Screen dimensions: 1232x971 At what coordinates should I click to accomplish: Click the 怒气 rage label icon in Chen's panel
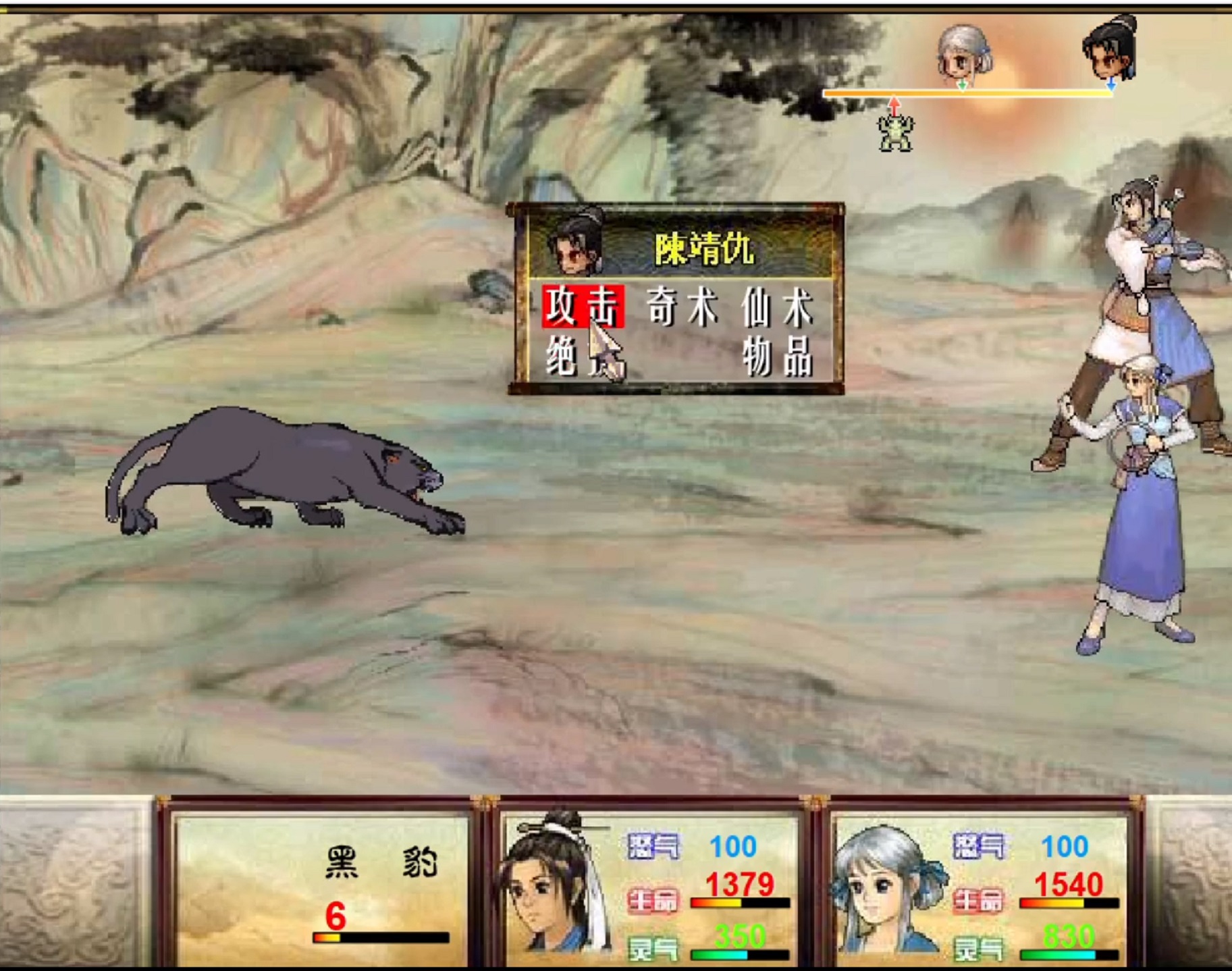tap(653, 846)
